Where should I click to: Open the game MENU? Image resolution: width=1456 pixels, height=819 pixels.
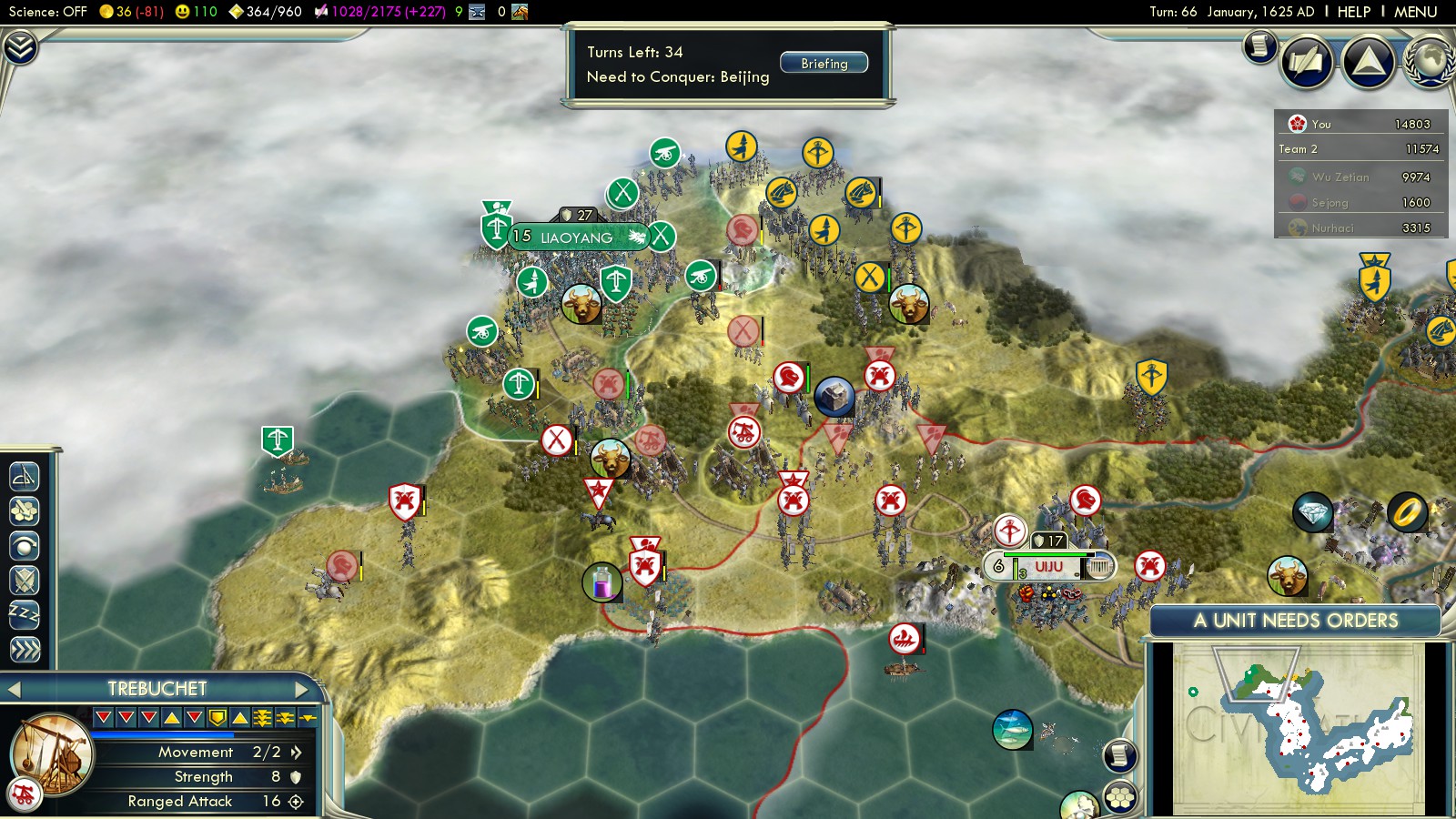[1415, 12]
